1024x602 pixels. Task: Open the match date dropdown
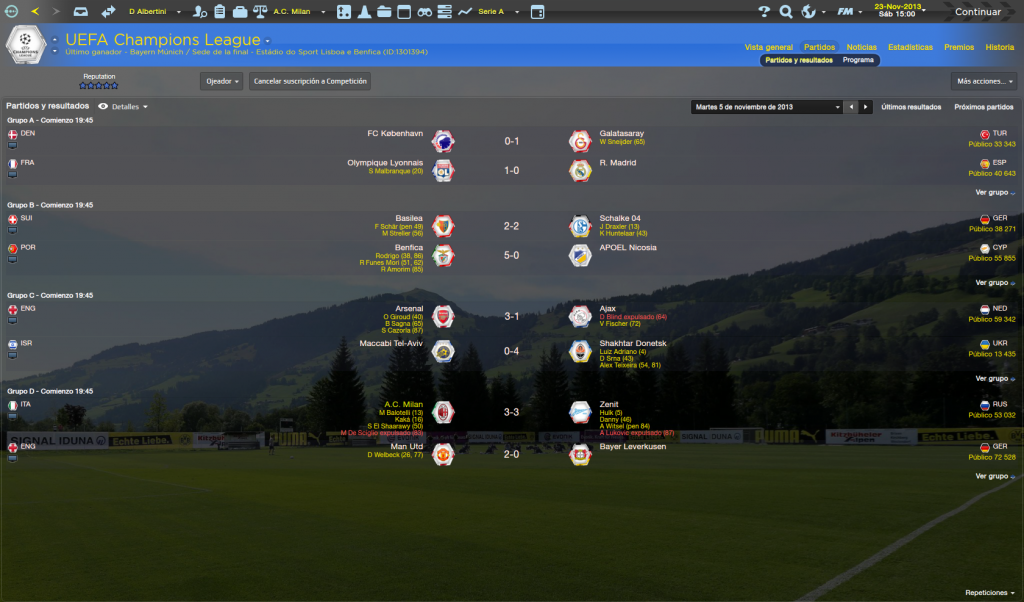767,106
